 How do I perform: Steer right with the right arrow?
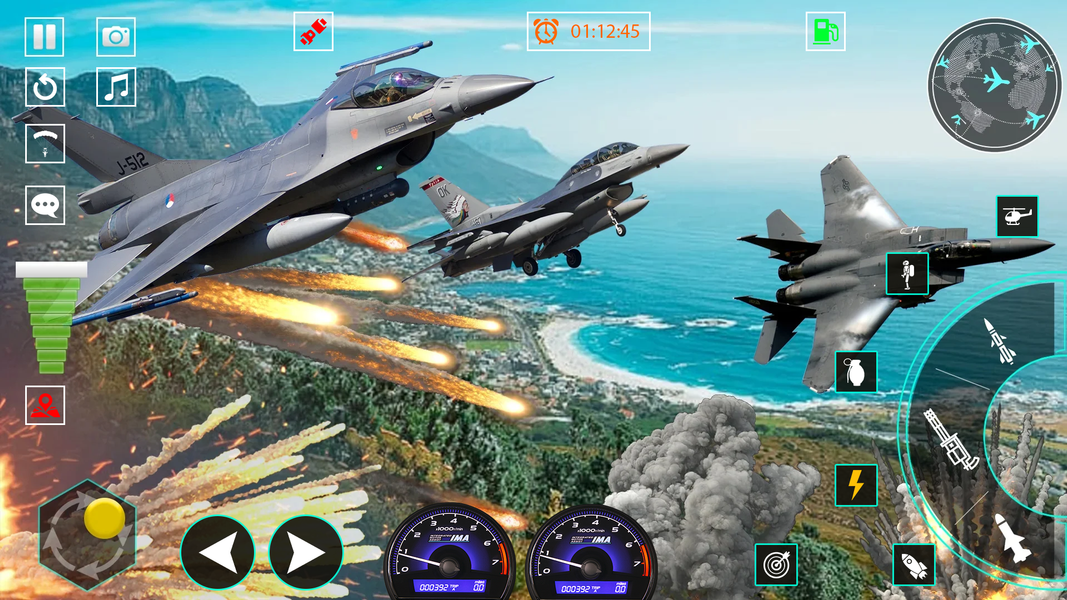(x=306, y=552)
